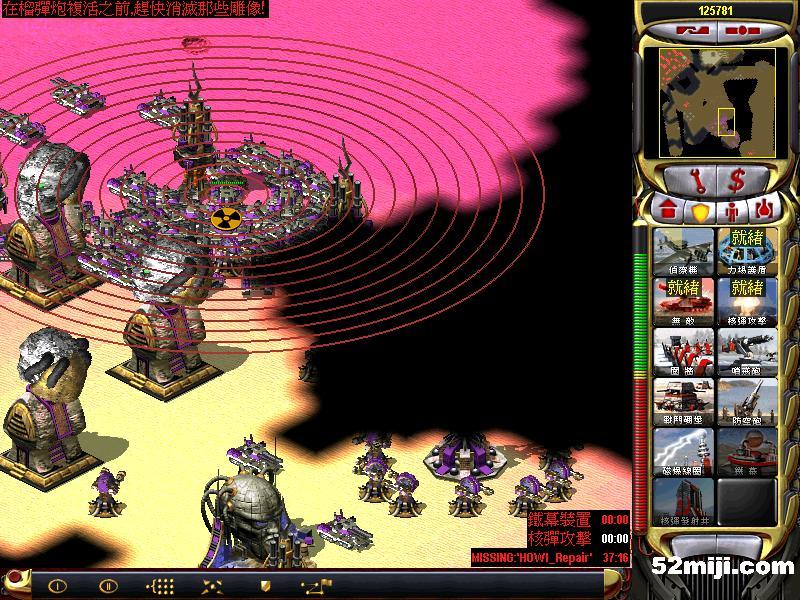This screenshot has height=600, width=800.
Task: Select the spy plane (偵察機) icon
Action: coord(683,252)
